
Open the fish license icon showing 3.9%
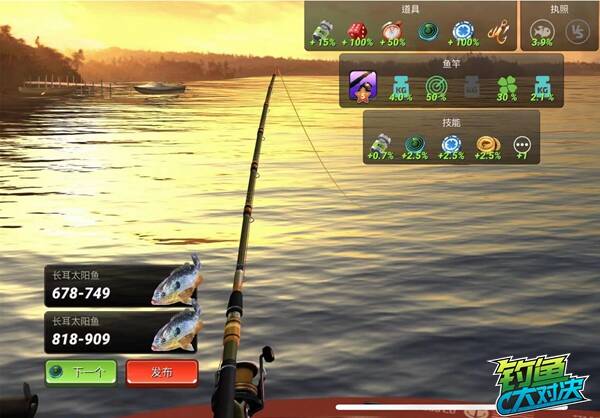click(541, 33)
